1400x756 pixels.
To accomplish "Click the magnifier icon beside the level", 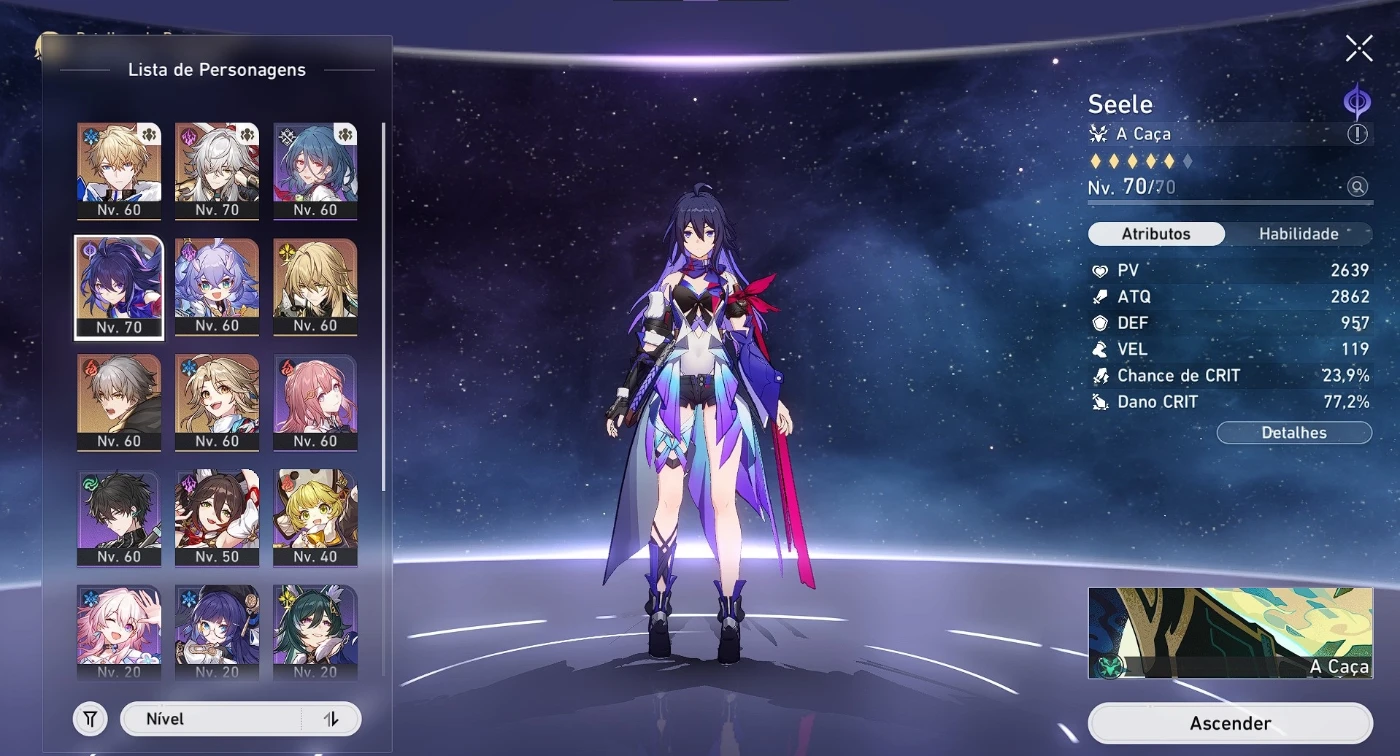I will pos(1357,187).
